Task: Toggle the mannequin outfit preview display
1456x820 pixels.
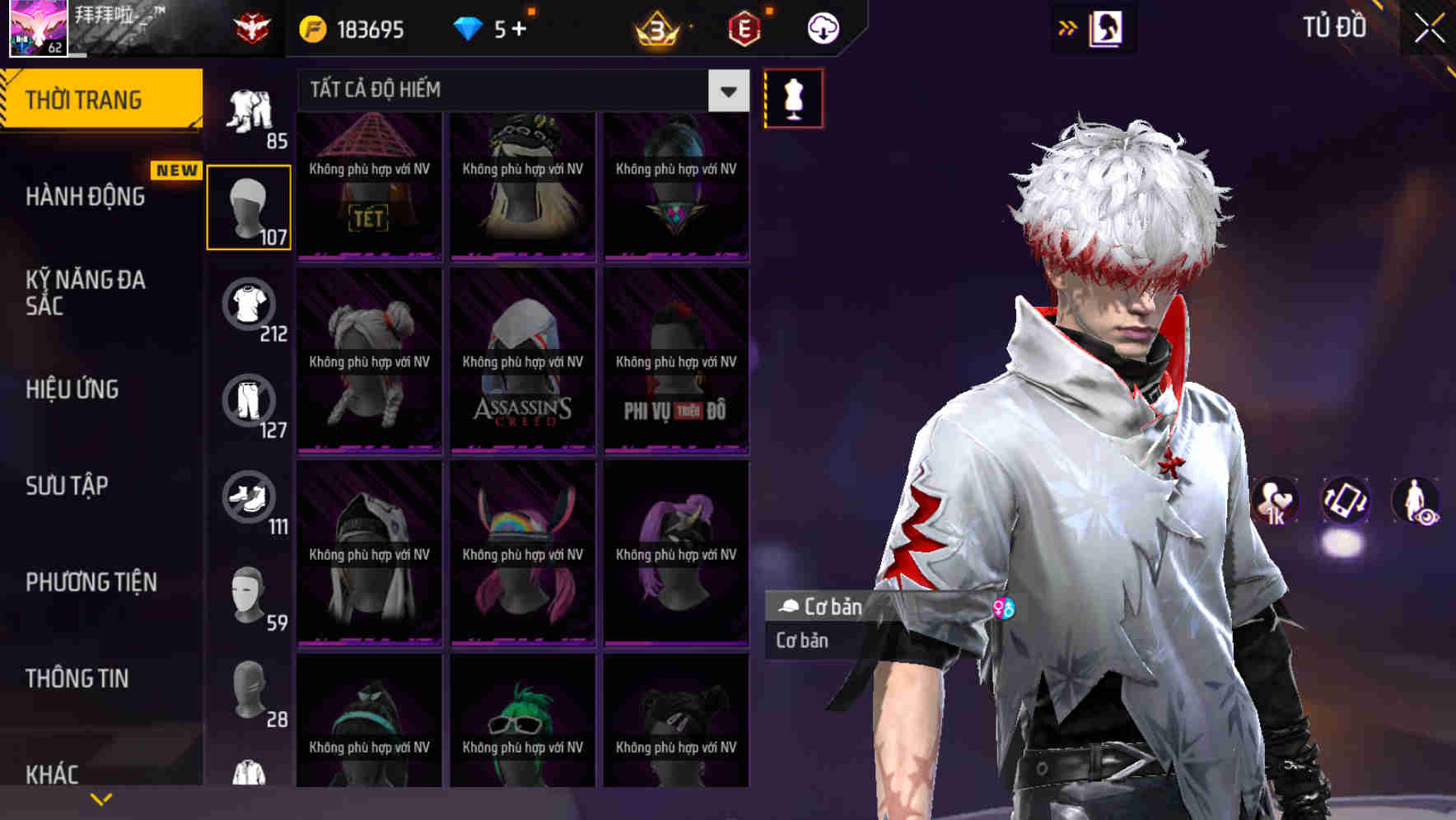Action: [x=793, y=97]
